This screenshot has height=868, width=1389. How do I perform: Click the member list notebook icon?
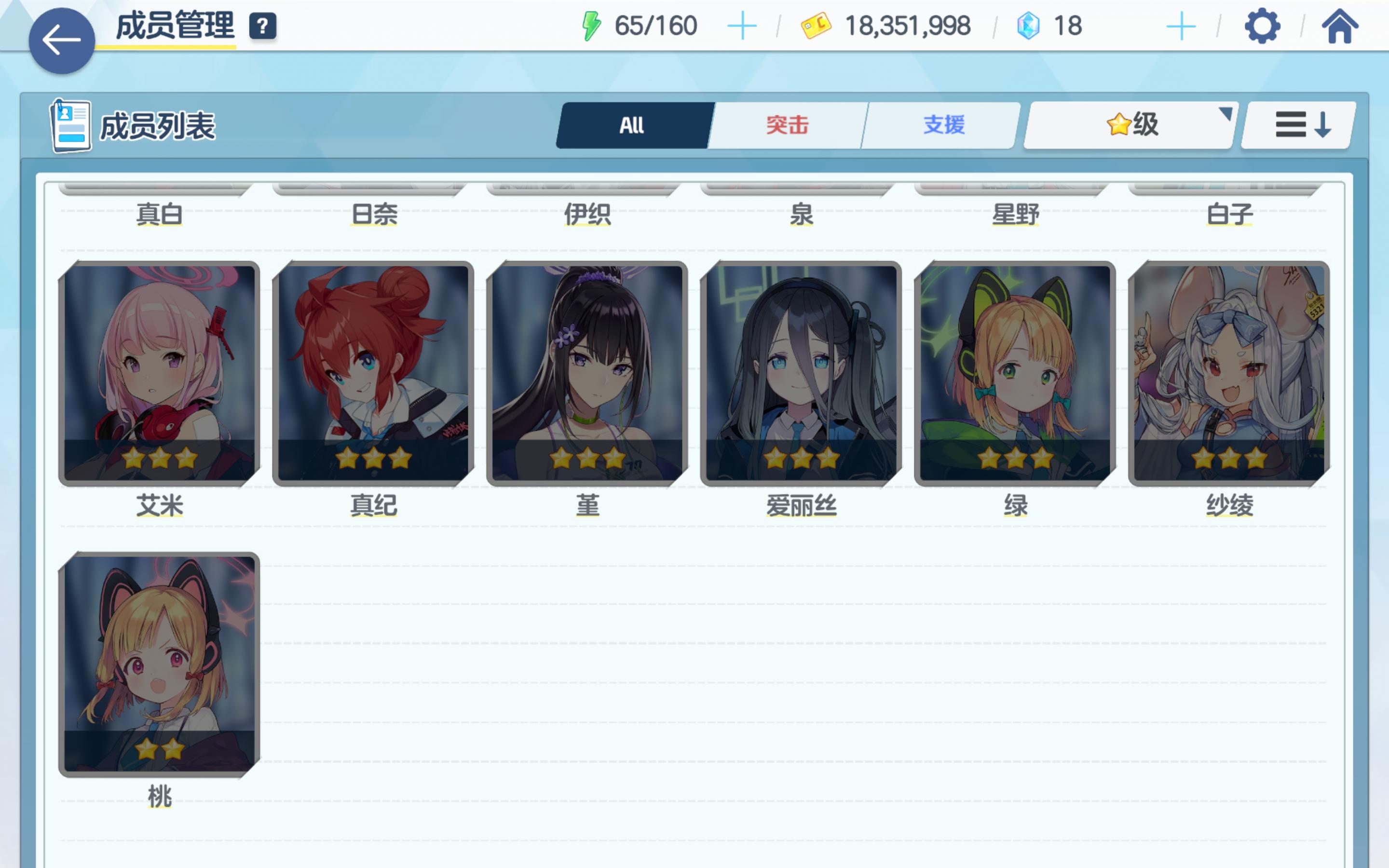pos(71,125)
